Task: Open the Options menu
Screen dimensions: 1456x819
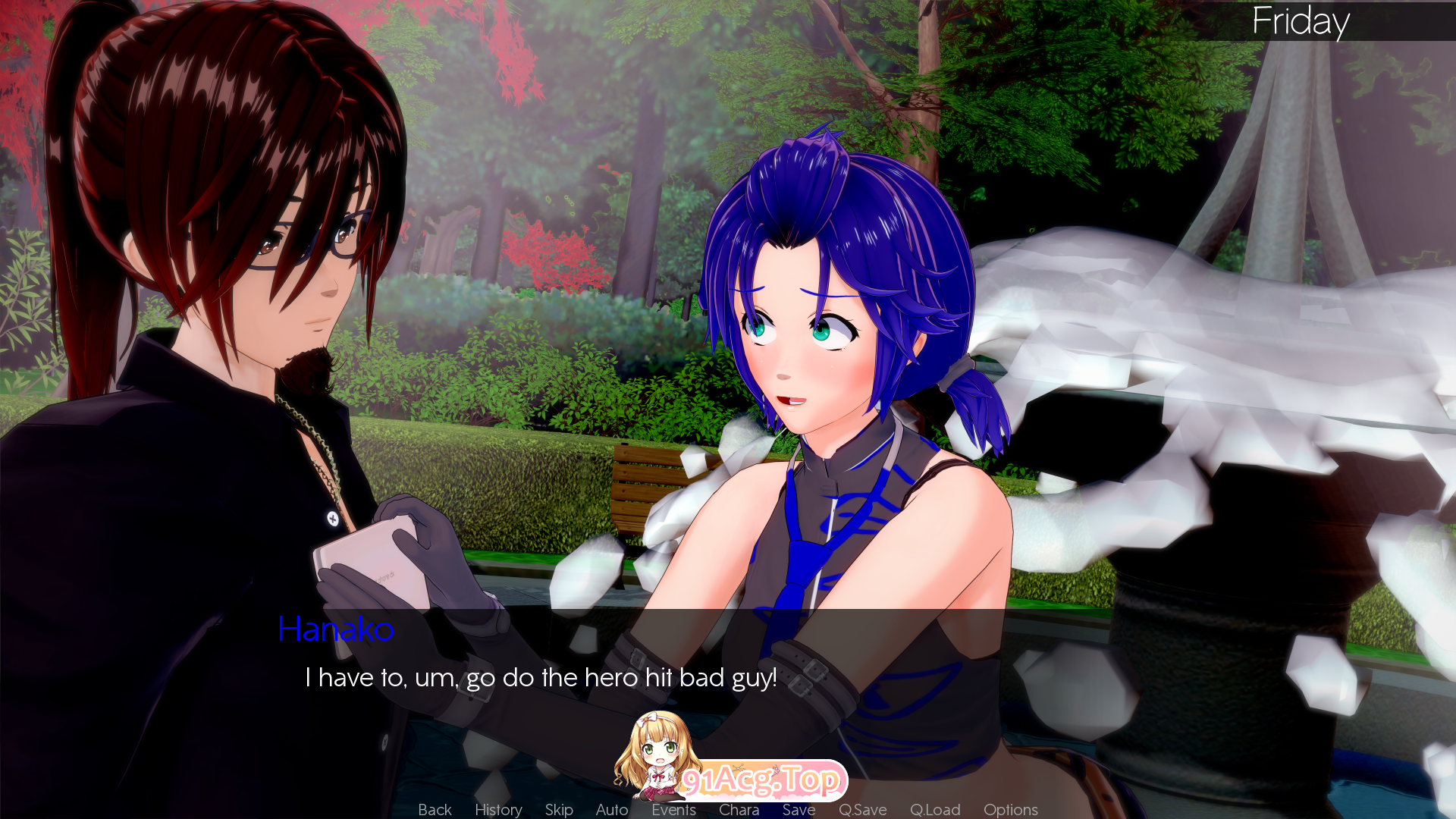Action: (1010, 810)
